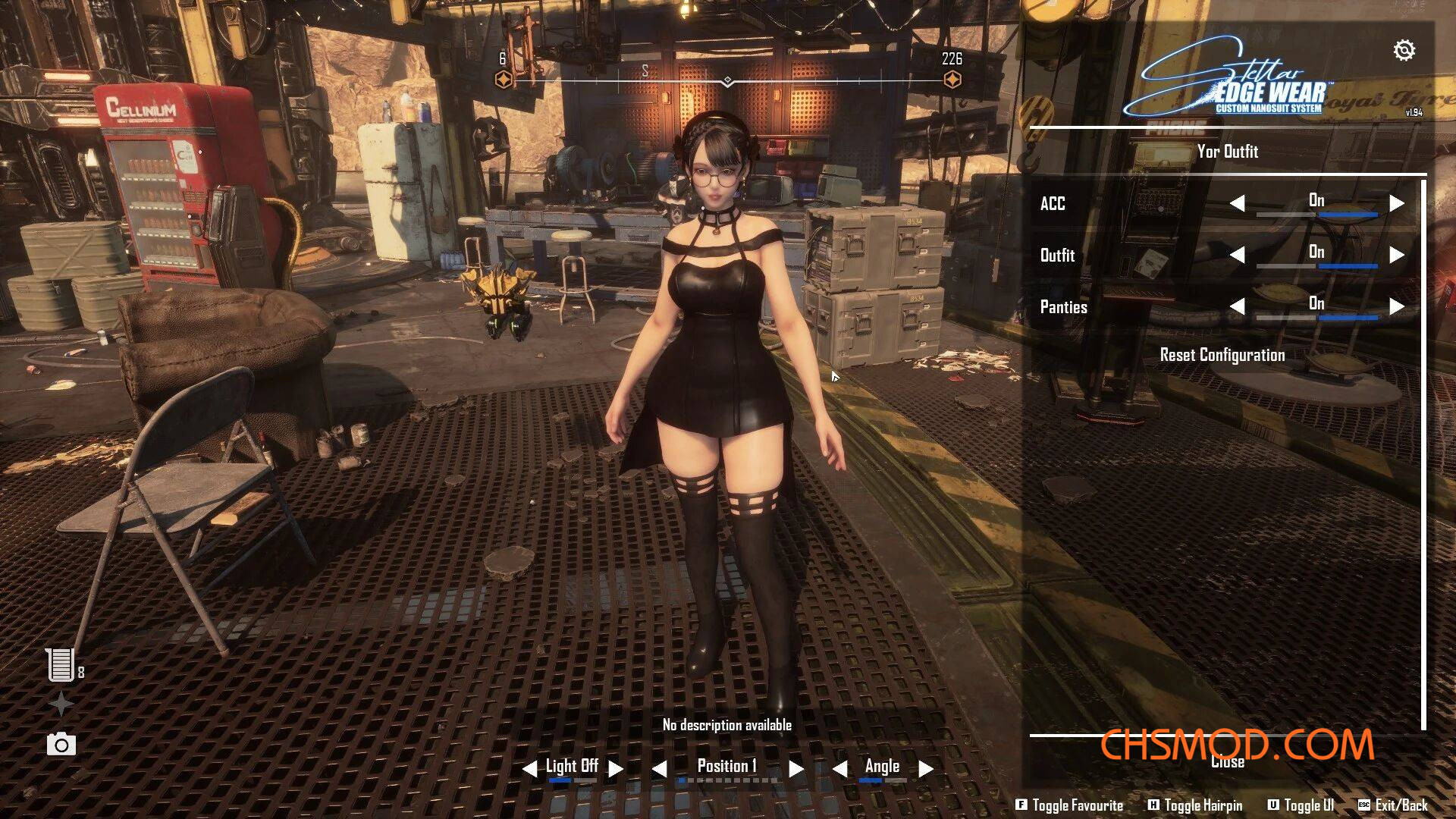Image resolution: width=1456 pixels, height=819 pixels.
Task: Select Exit/Back at the bottom
Action: point(1393,805)
